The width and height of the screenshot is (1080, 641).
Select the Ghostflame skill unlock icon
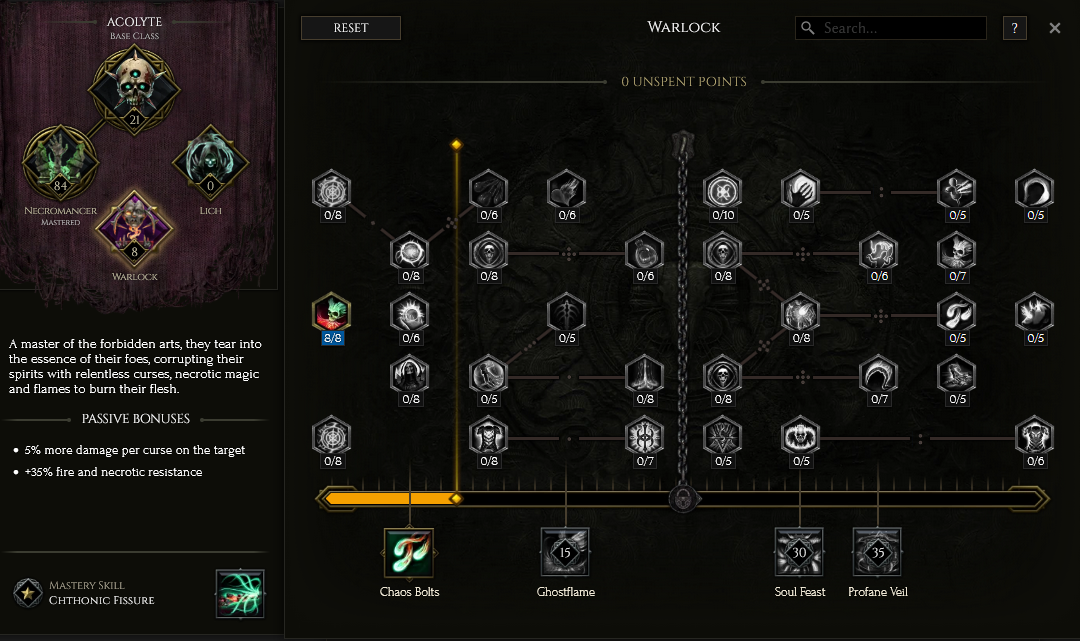point(565,553)
